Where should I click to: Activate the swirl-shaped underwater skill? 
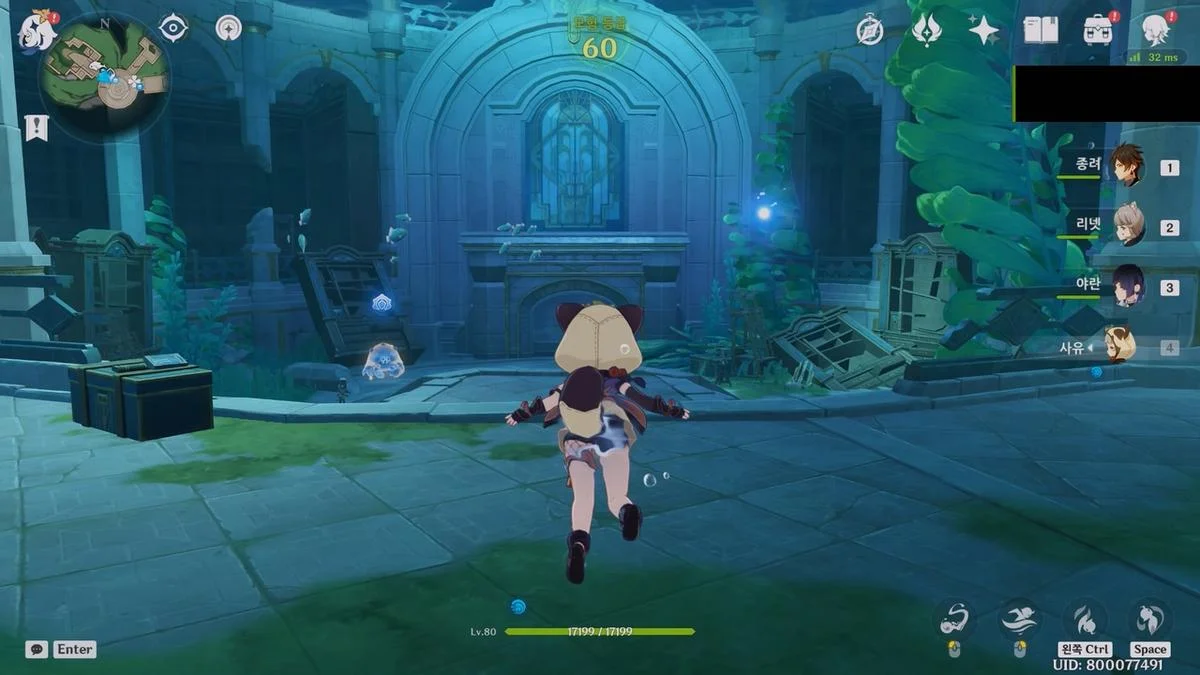click(x=954, y=620)
